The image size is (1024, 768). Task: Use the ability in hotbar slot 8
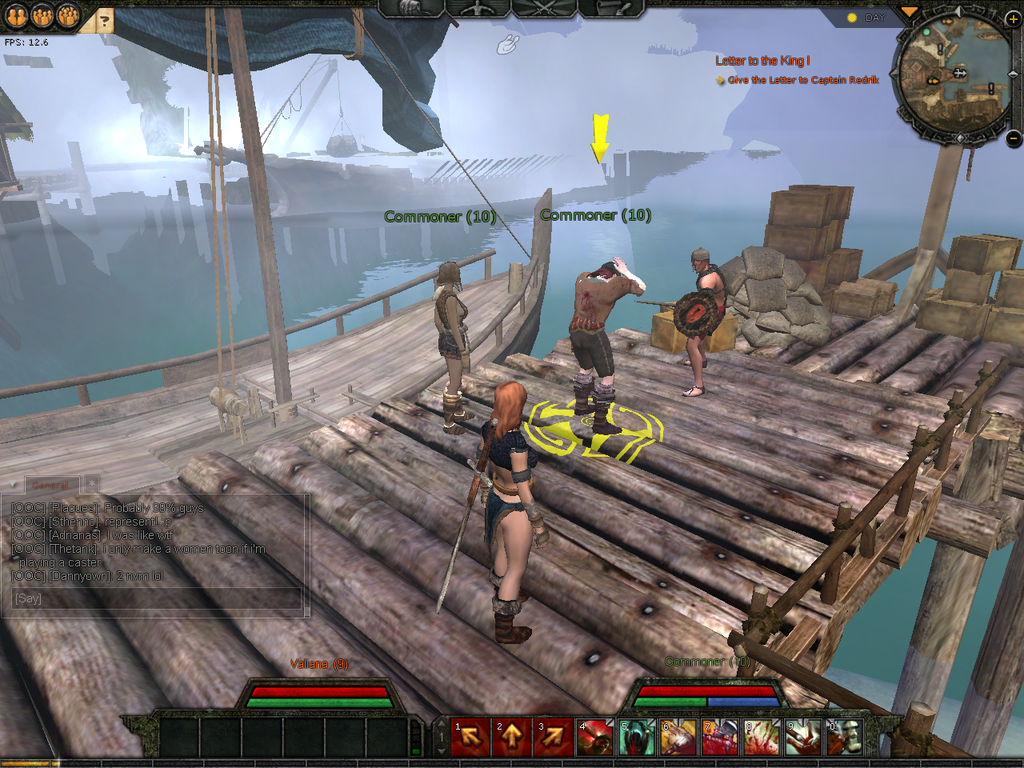pyautogui.click(x=761, y=738)
